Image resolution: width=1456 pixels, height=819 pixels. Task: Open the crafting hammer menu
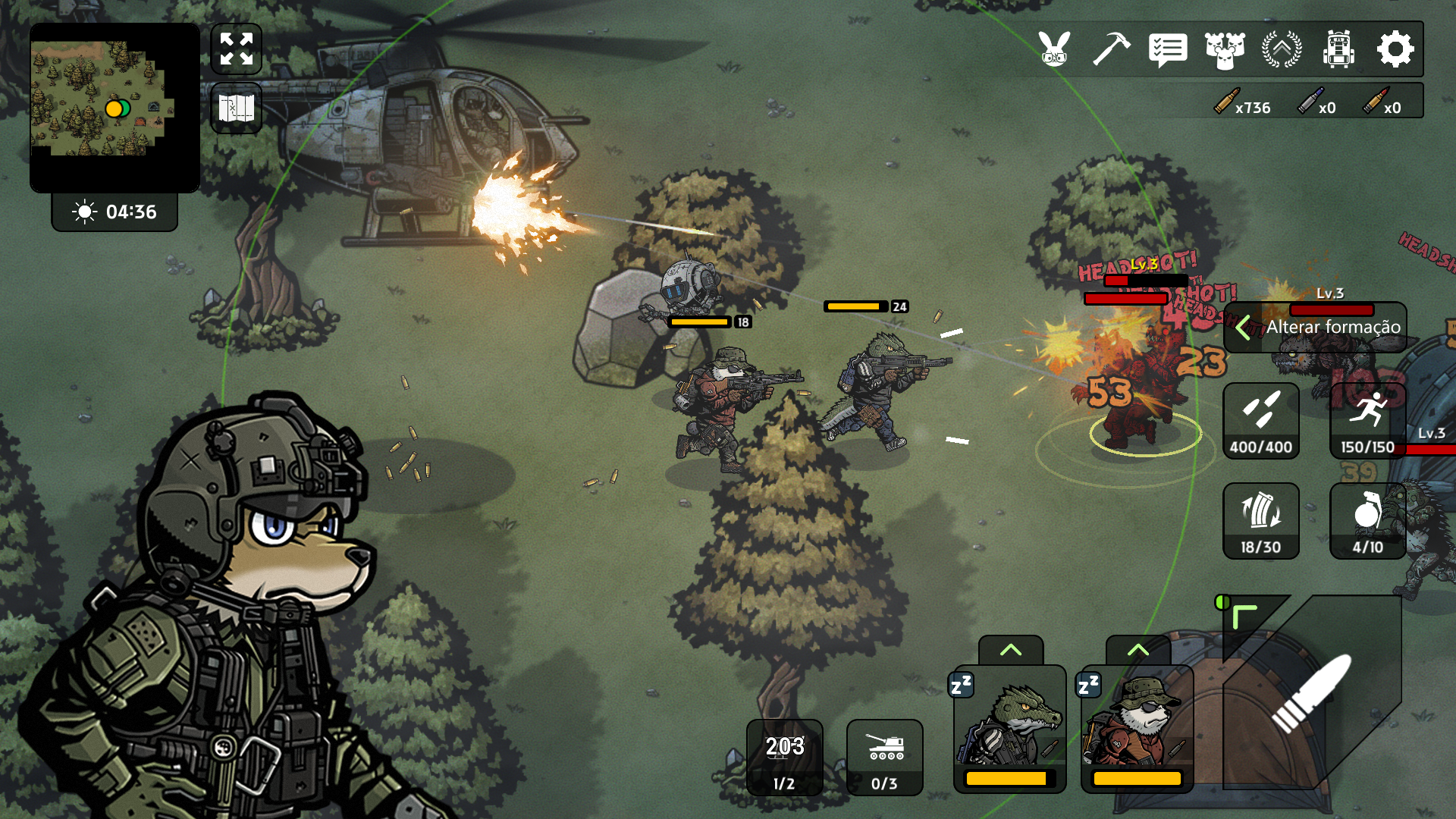point(1110,50)
